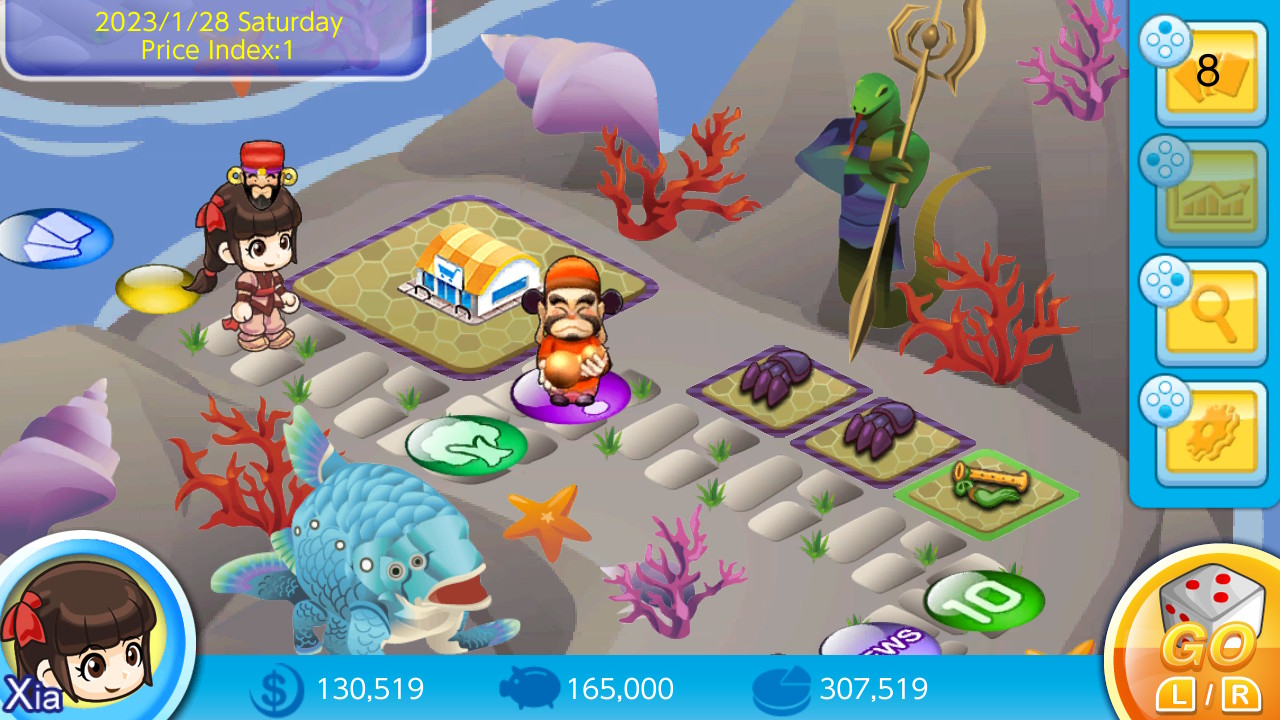Screen dimensions: 1280x720
Task: Click the 2023/1/28 Saturday date banner
Action: pos(213,33)
